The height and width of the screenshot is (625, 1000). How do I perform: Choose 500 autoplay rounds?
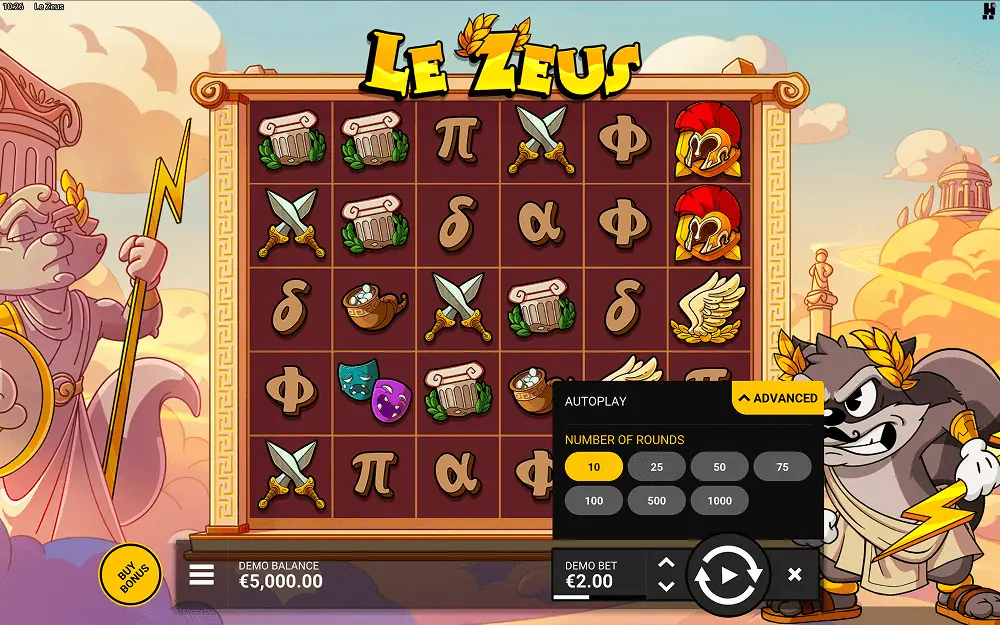point(657,501)
